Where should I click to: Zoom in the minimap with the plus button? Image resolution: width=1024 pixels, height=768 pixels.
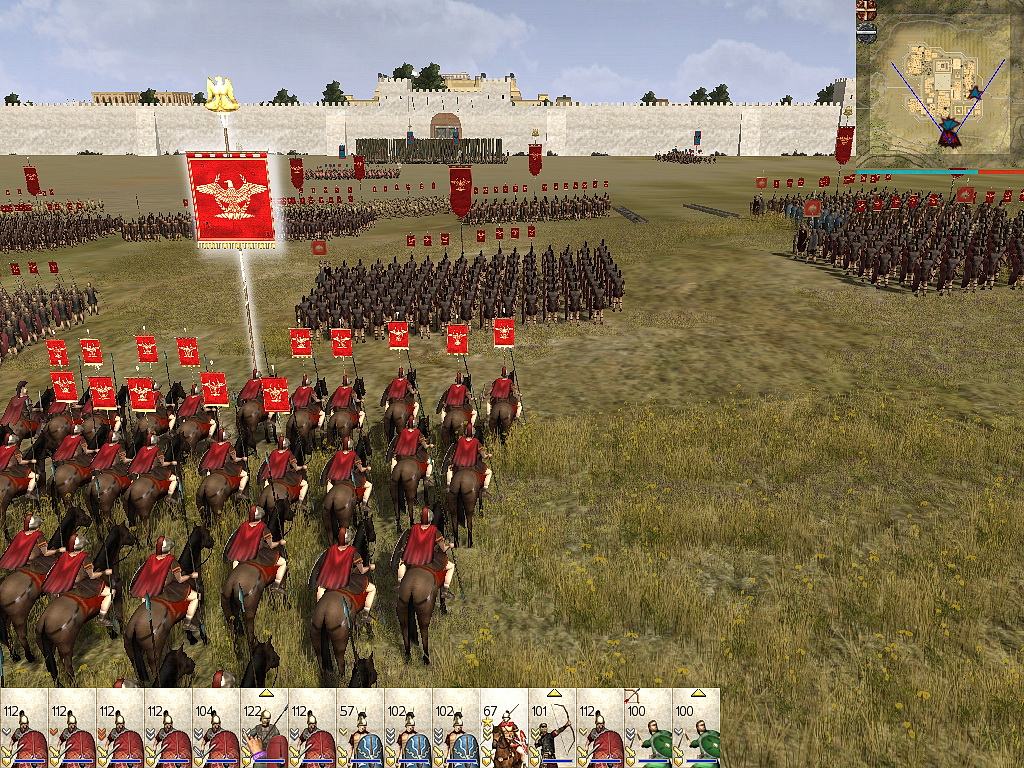coord(867,10)
